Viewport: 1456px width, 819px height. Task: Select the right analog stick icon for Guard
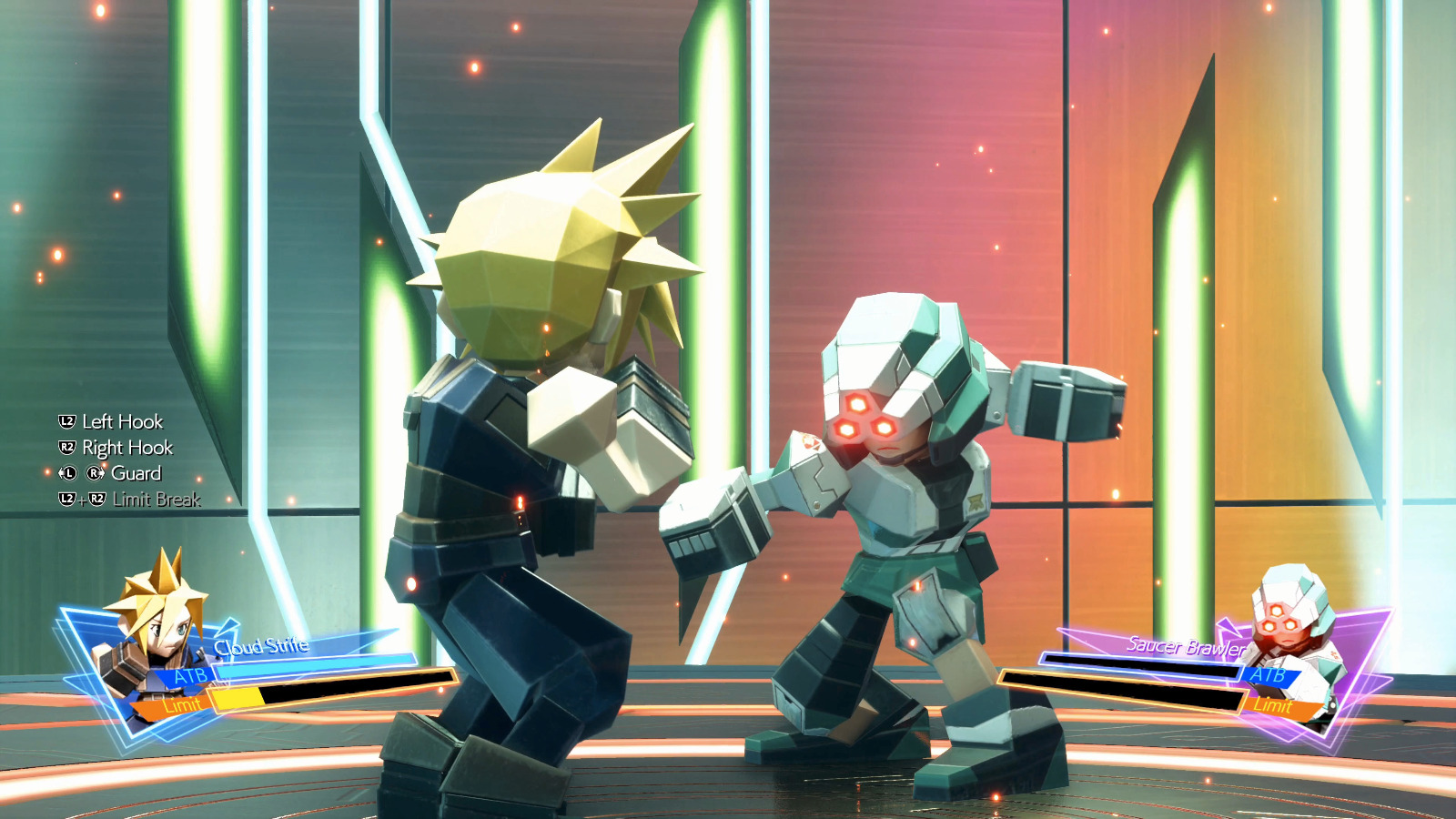pos(94,472)
